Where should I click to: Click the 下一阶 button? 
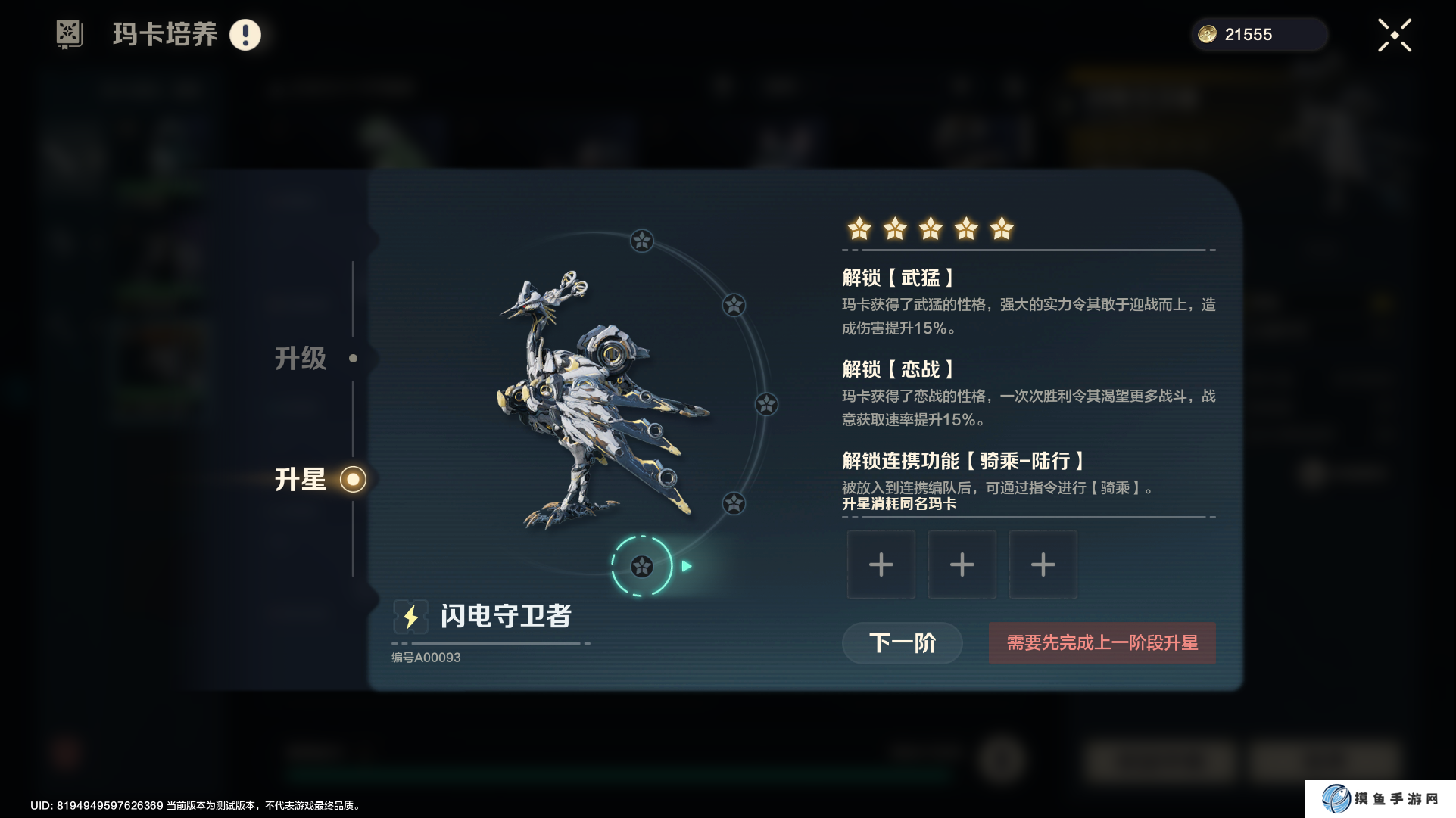pos(902,643)
